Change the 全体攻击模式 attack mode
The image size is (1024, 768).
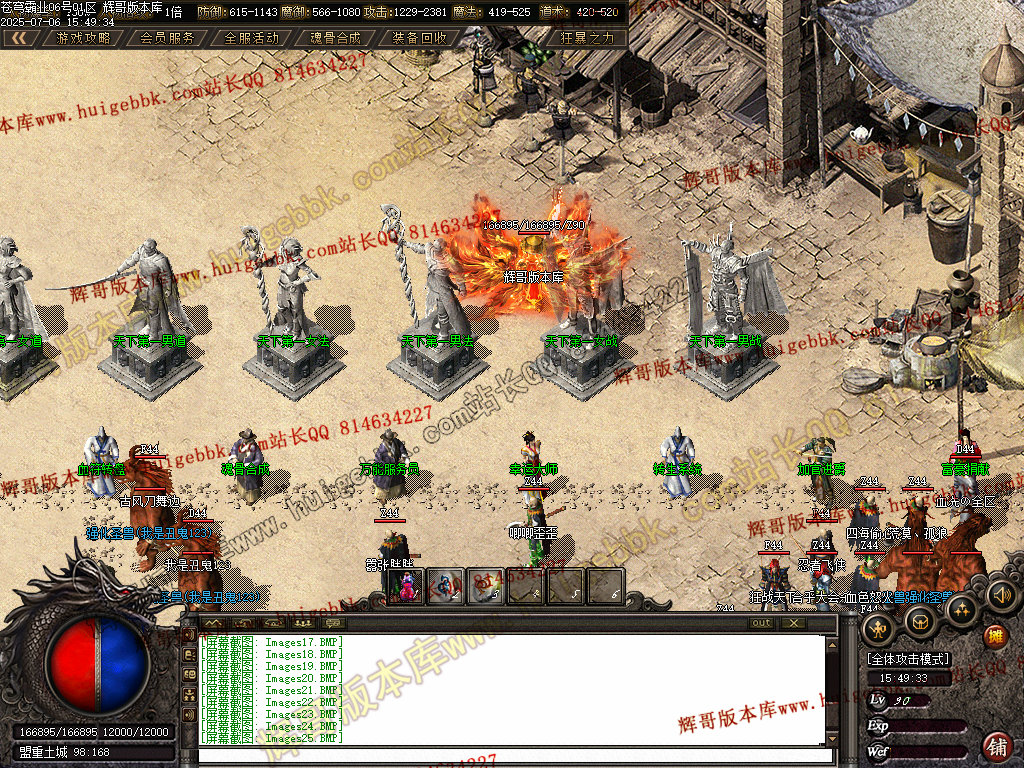[909, 660]
